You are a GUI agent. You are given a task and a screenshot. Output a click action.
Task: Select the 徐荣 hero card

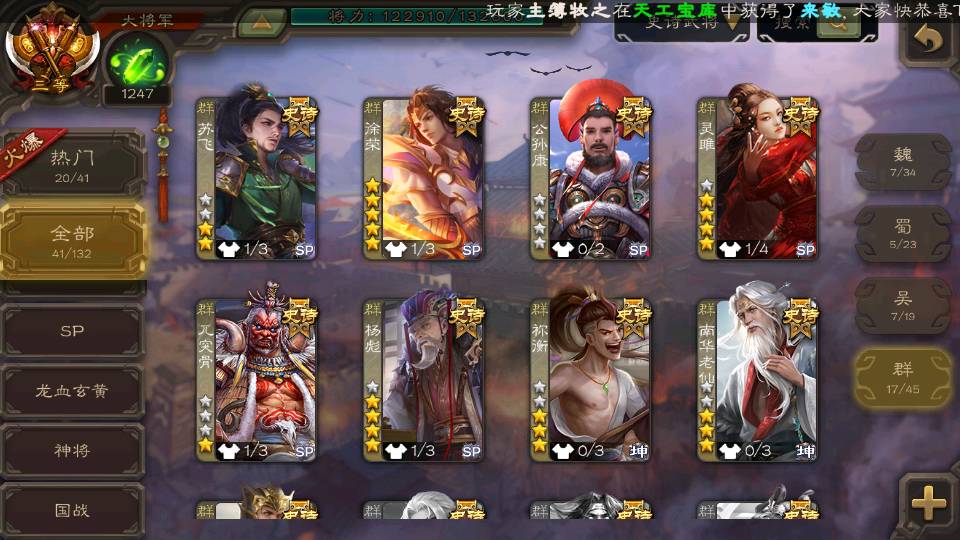[x=424, y=178]
